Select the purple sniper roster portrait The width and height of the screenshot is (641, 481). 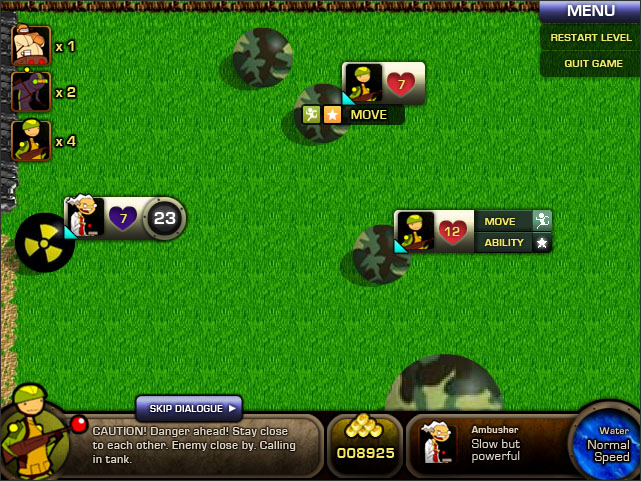pos(31,92)
